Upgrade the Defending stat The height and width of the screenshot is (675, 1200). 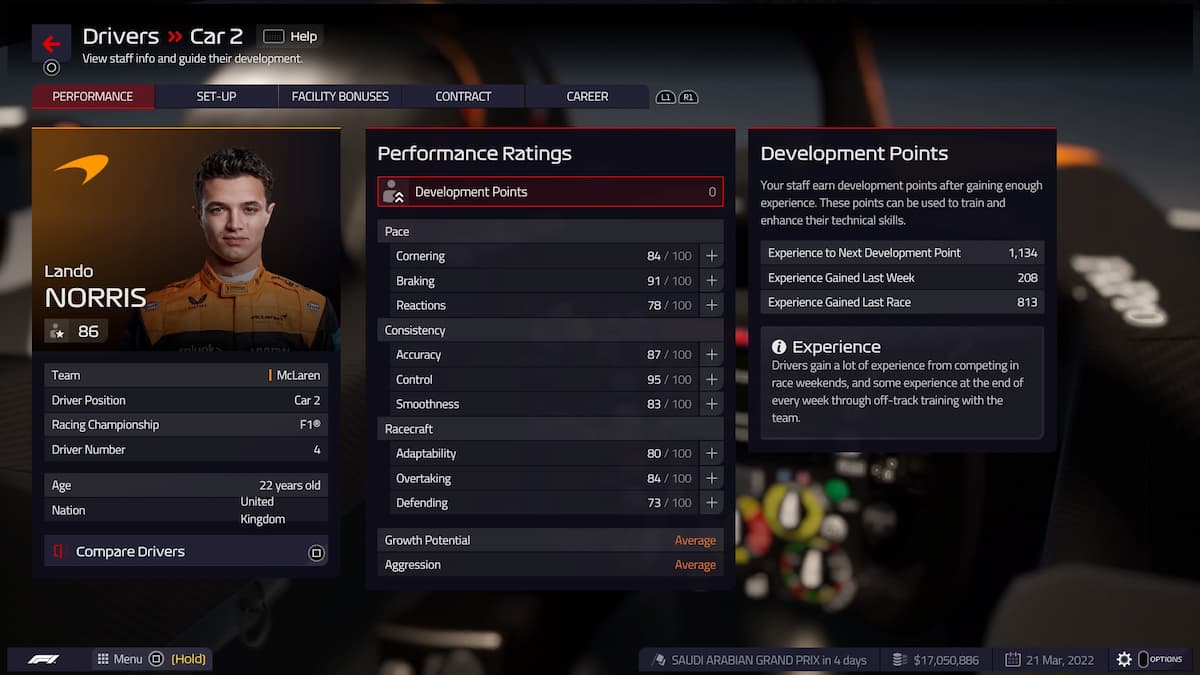tap(712, 503)
